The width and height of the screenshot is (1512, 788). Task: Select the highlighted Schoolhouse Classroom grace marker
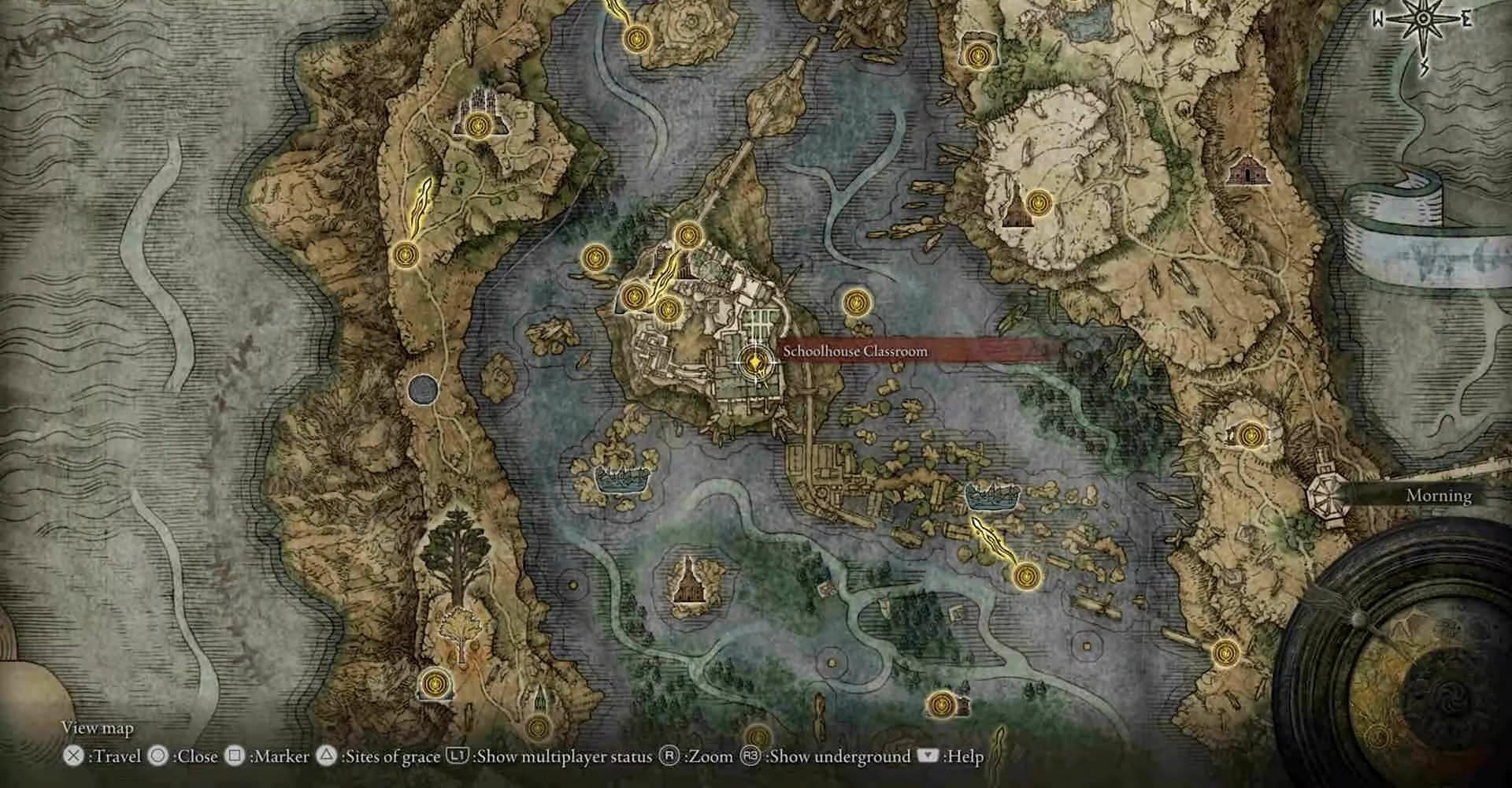click(754, 362)
